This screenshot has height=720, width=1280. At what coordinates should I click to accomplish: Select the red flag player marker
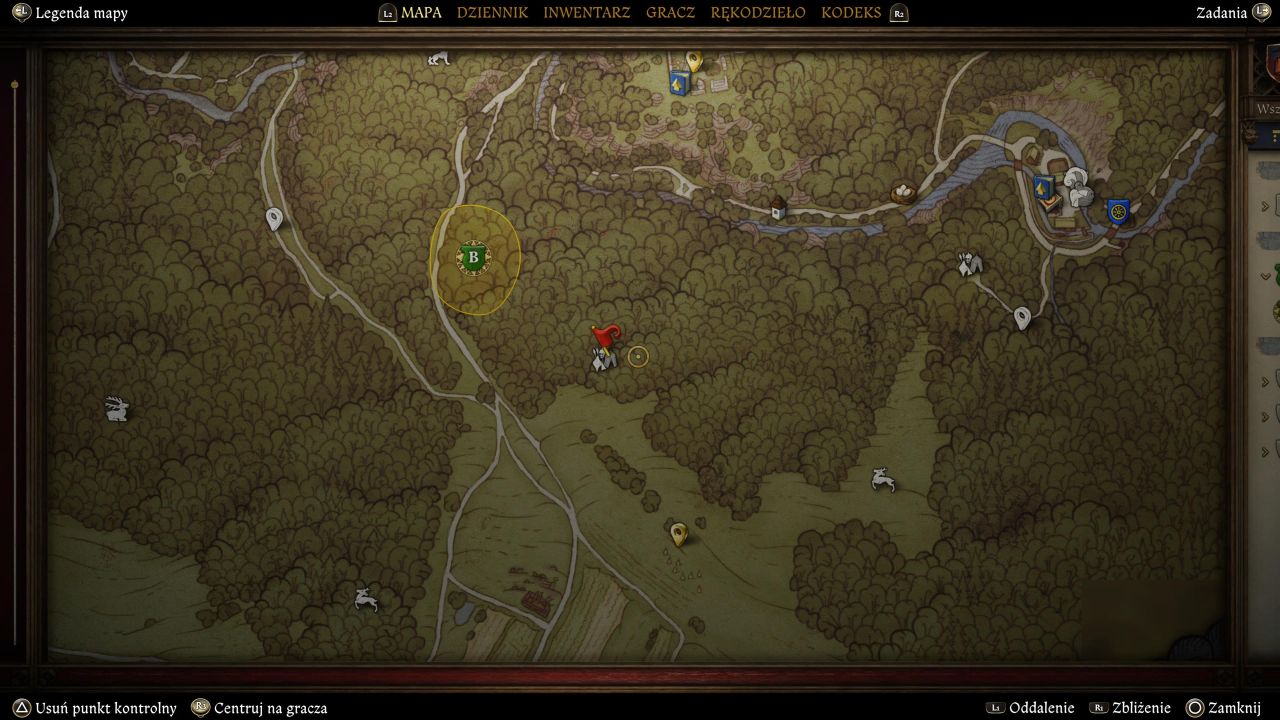point(605,337)
